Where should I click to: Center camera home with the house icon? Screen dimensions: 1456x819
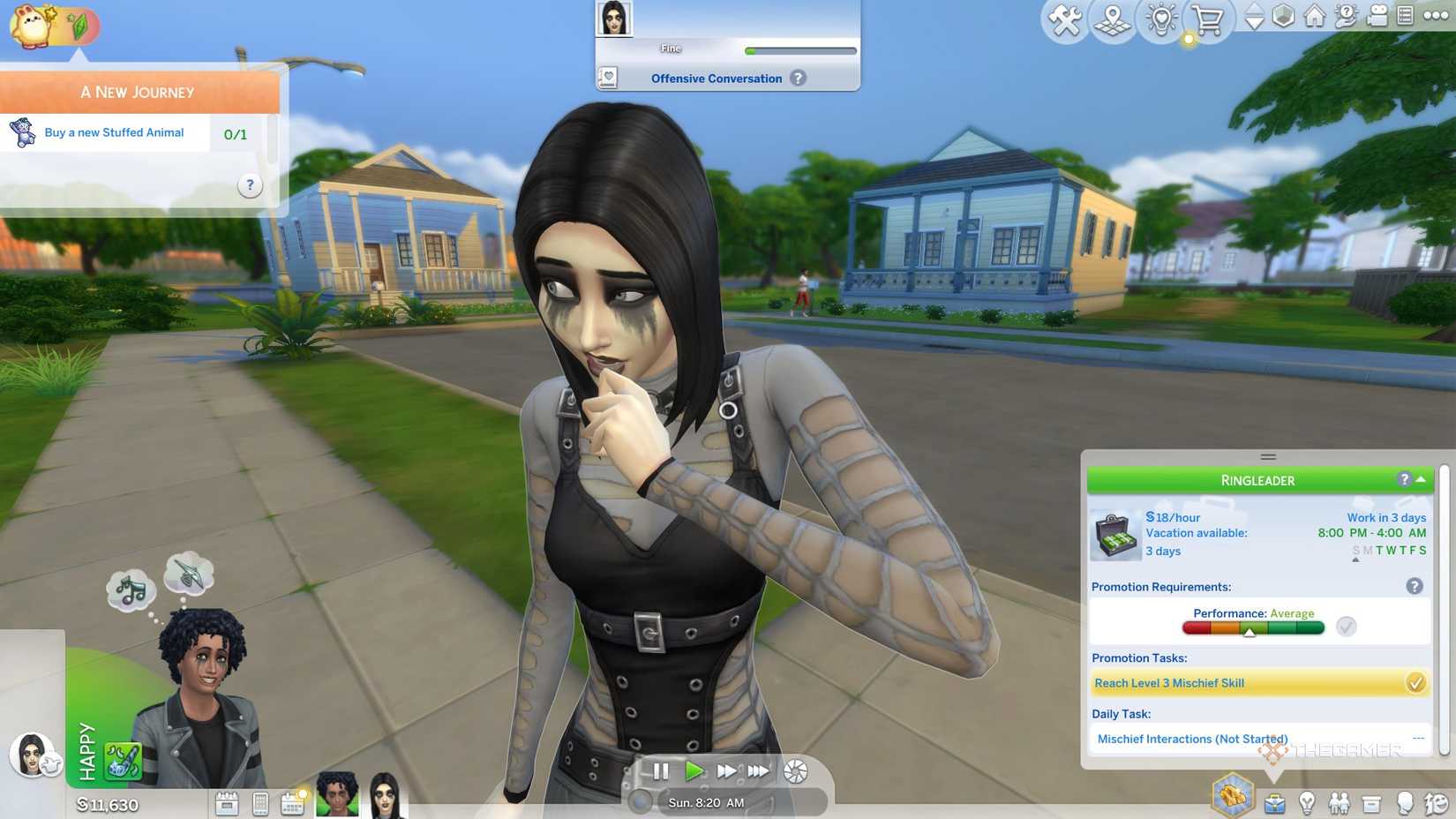(x=1315, y=16)
